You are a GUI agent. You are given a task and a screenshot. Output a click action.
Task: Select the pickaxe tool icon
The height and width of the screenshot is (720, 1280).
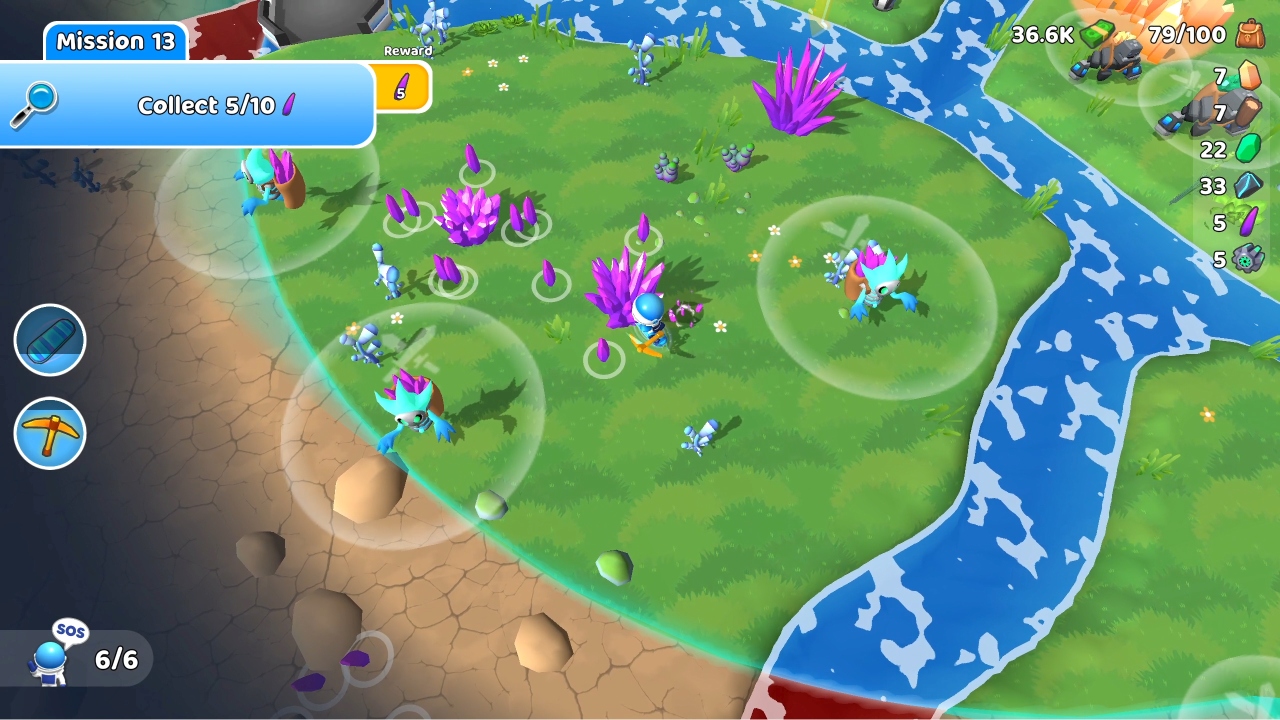pos(50,433)
